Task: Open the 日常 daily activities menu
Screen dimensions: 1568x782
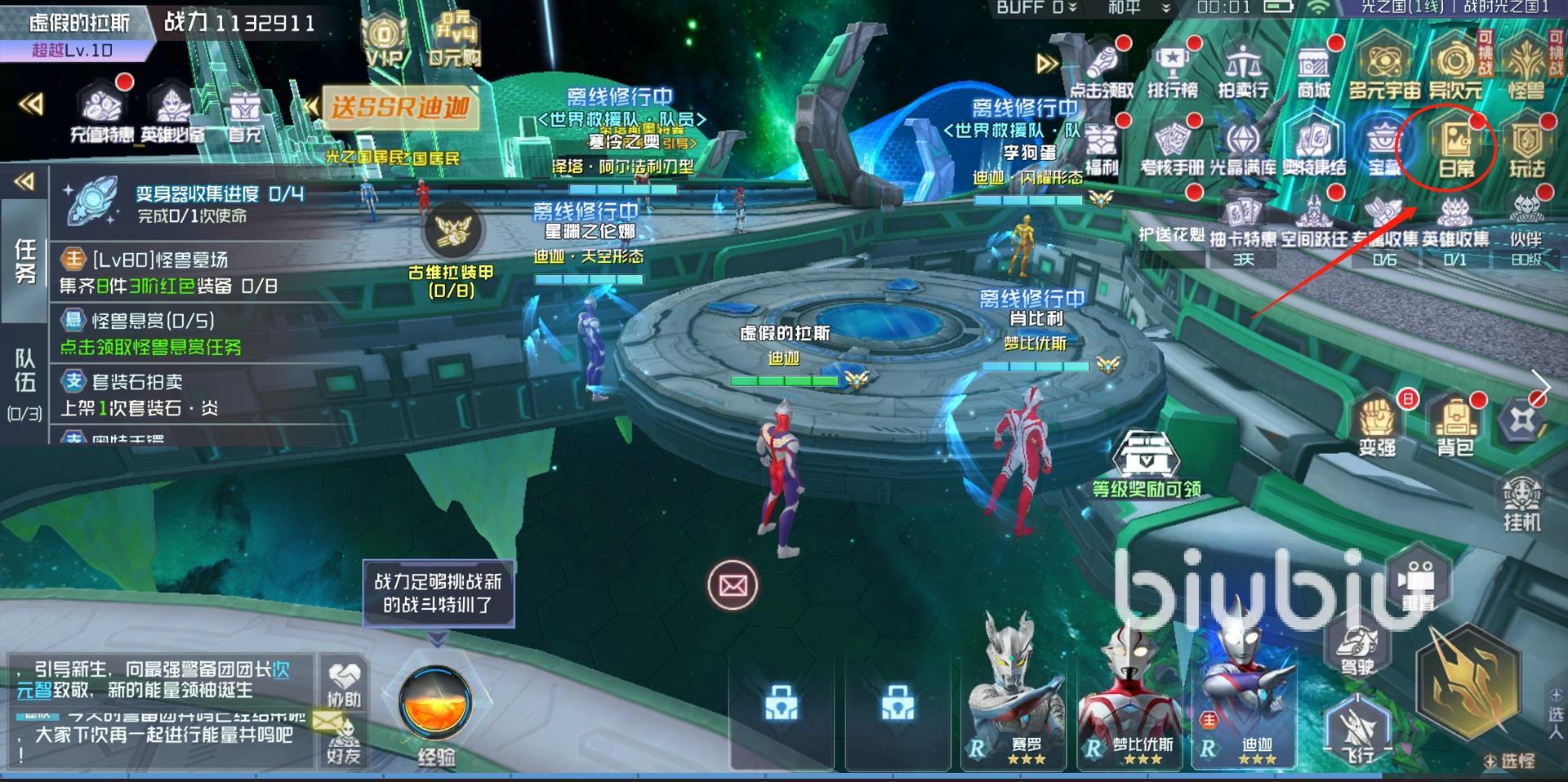Action: pyautogui.click(x=1454, y=147)
